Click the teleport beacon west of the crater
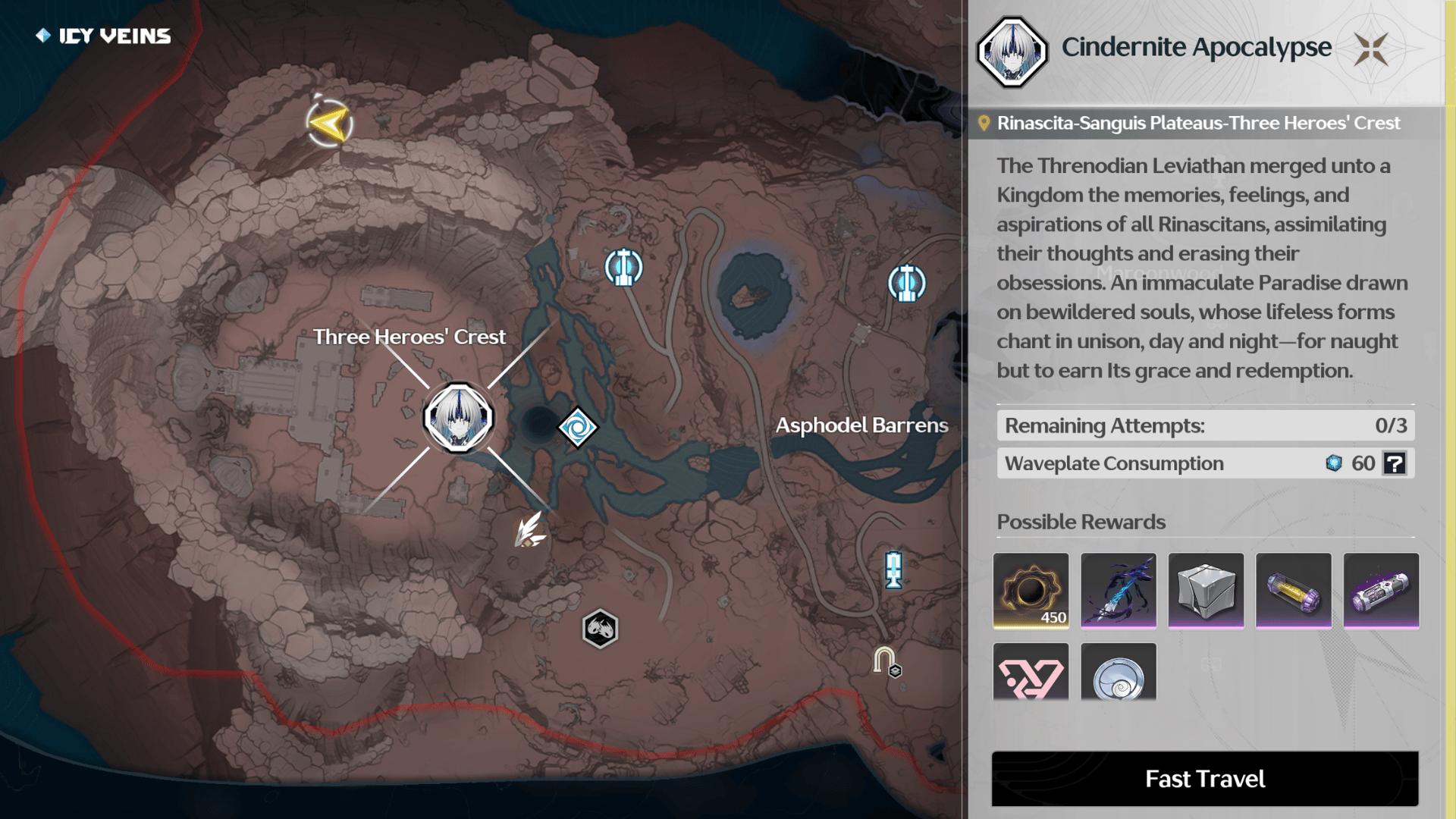Image resolution: width=1456 pixels, height=819 pixels. (623, 268)
